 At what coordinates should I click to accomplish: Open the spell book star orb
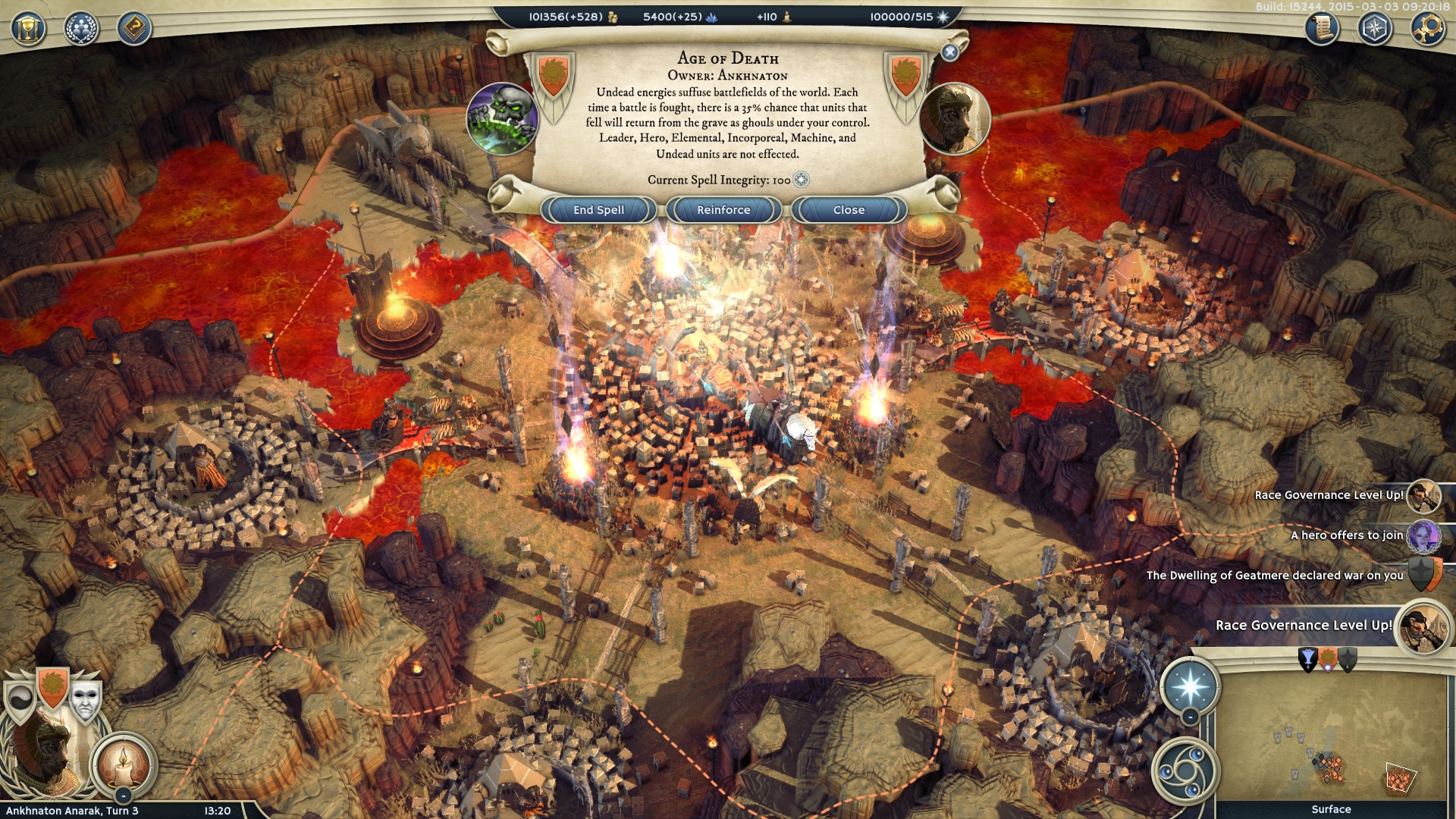pyautogui.click(x=1190, y=686)
